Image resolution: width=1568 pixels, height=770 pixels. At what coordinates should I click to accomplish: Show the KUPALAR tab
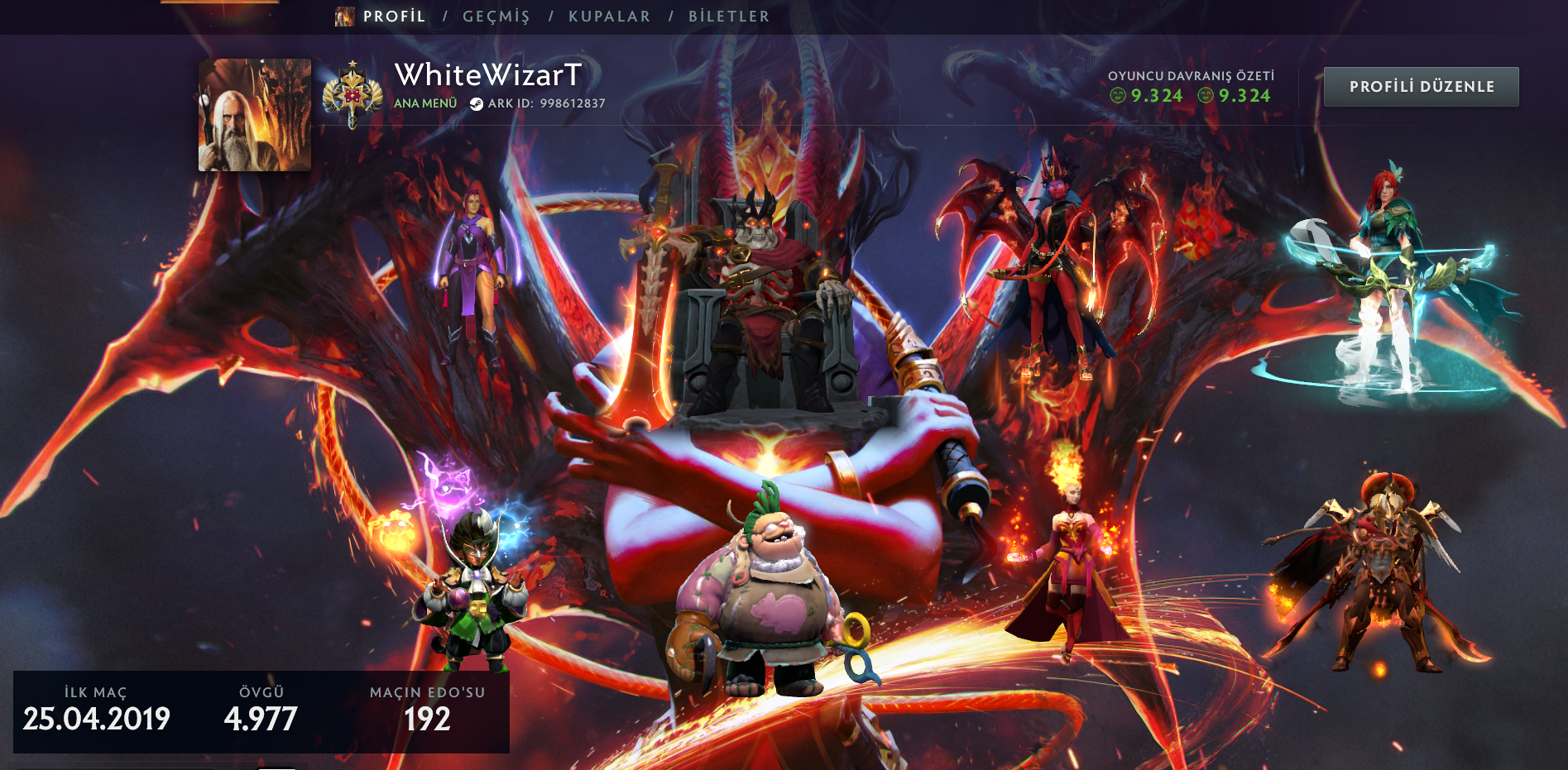pyautogui.click(x=609, y=17)
